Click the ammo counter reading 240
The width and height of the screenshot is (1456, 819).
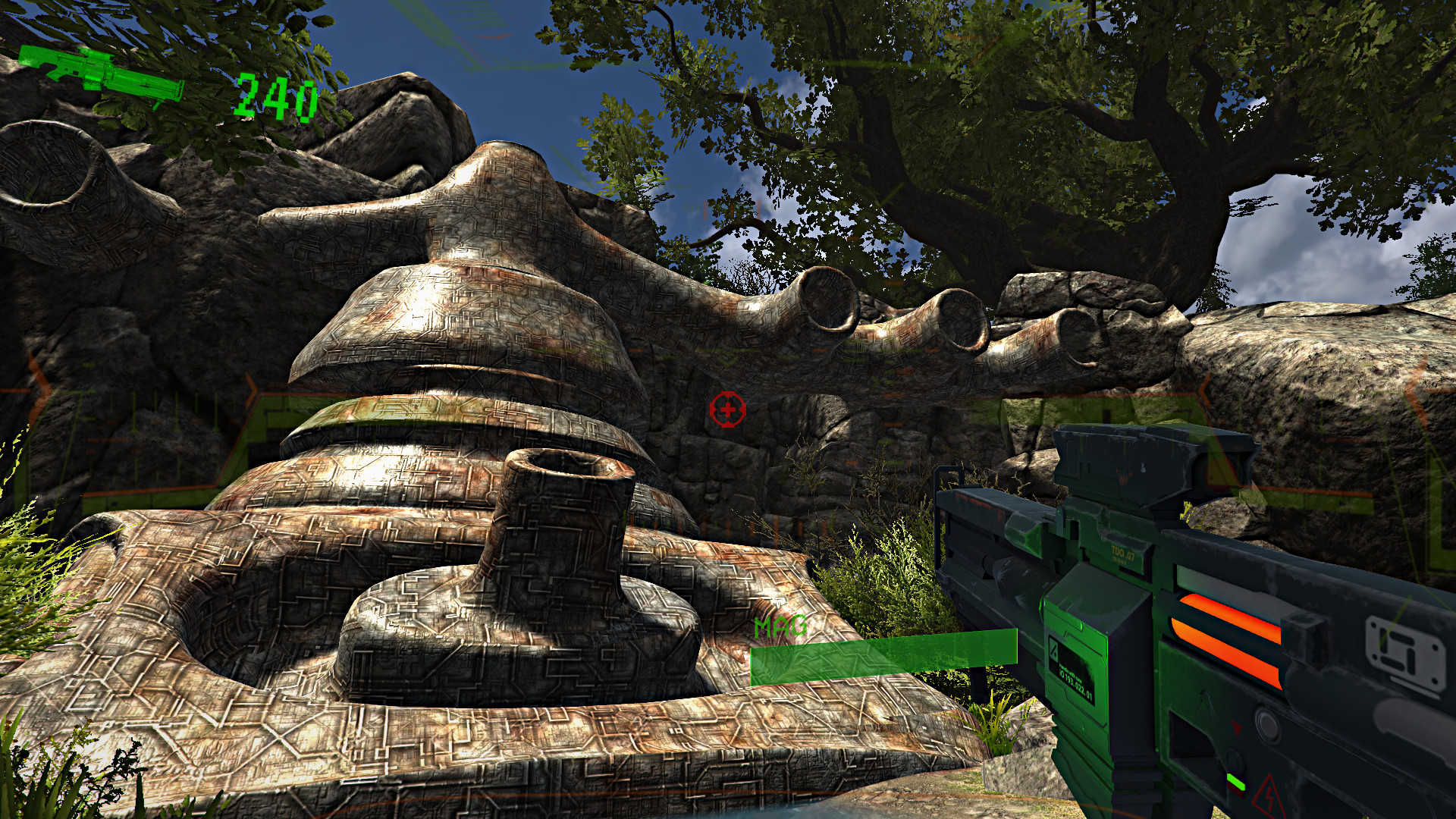[x=277, y=95]
